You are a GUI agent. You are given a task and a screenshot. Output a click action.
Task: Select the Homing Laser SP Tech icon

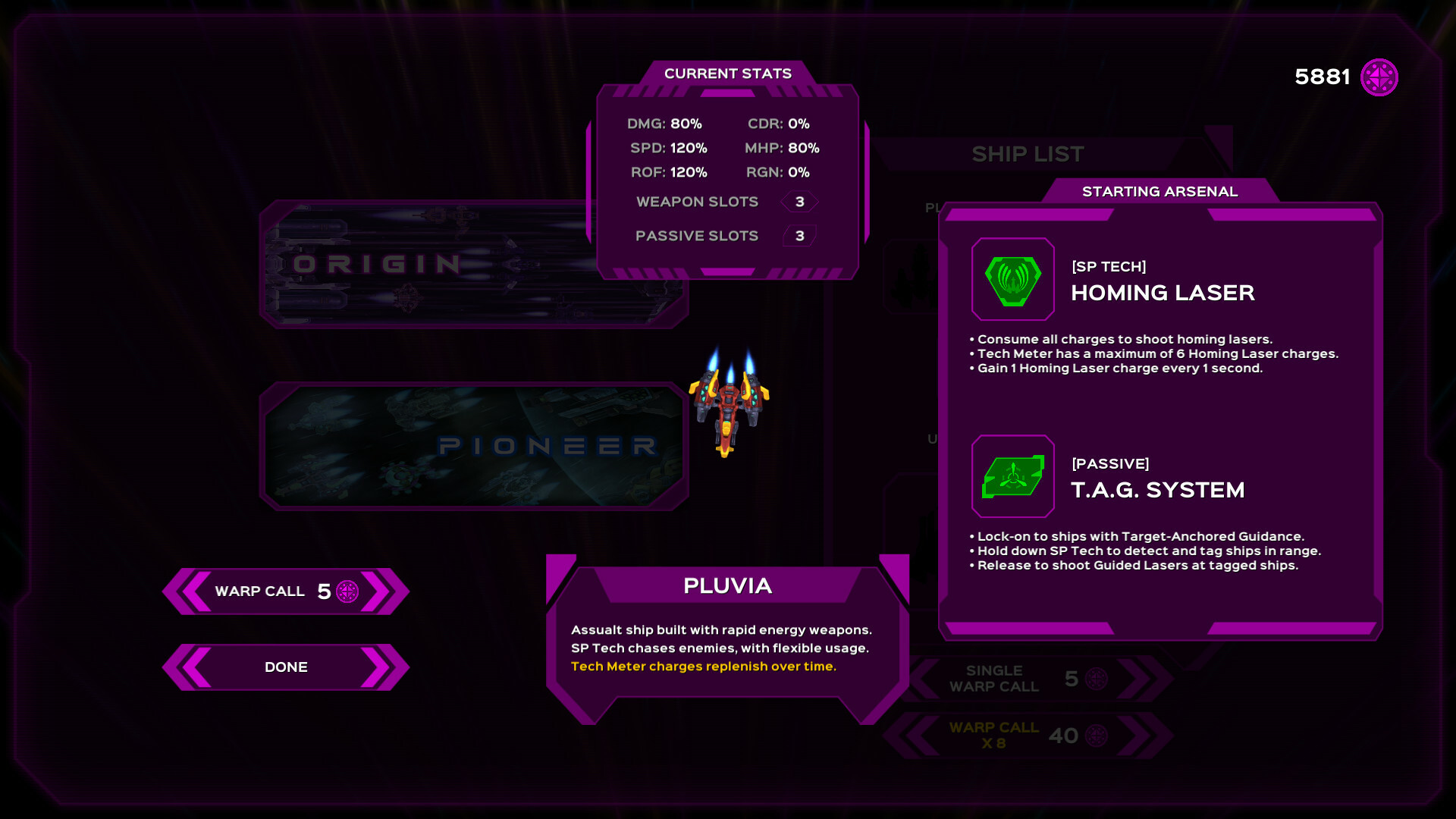(1013, 279)
